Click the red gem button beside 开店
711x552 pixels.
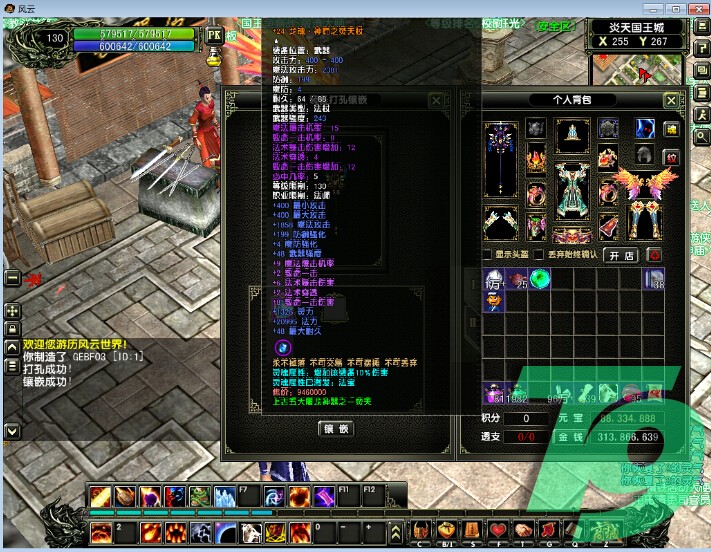tap(653, 255)
